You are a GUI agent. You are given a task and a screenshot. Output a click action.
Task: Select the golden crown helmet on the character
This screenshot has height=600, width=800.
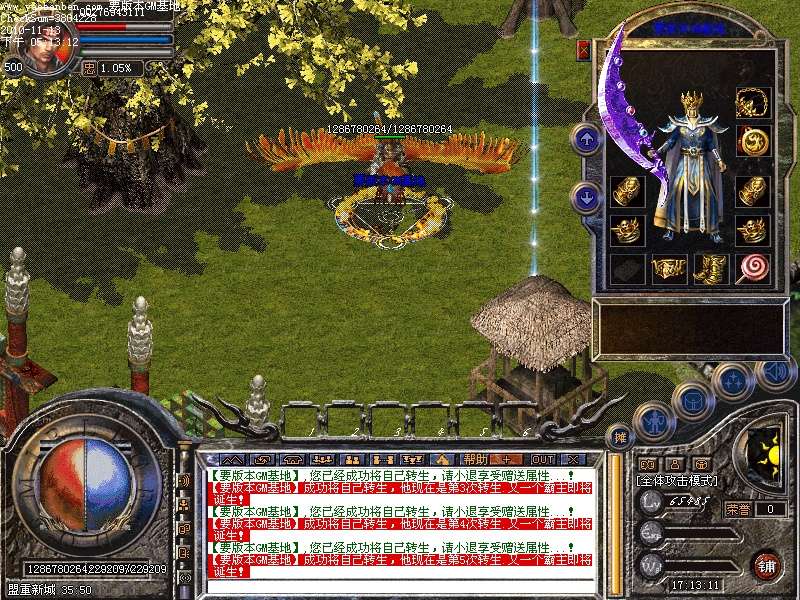tap(693, 103)
